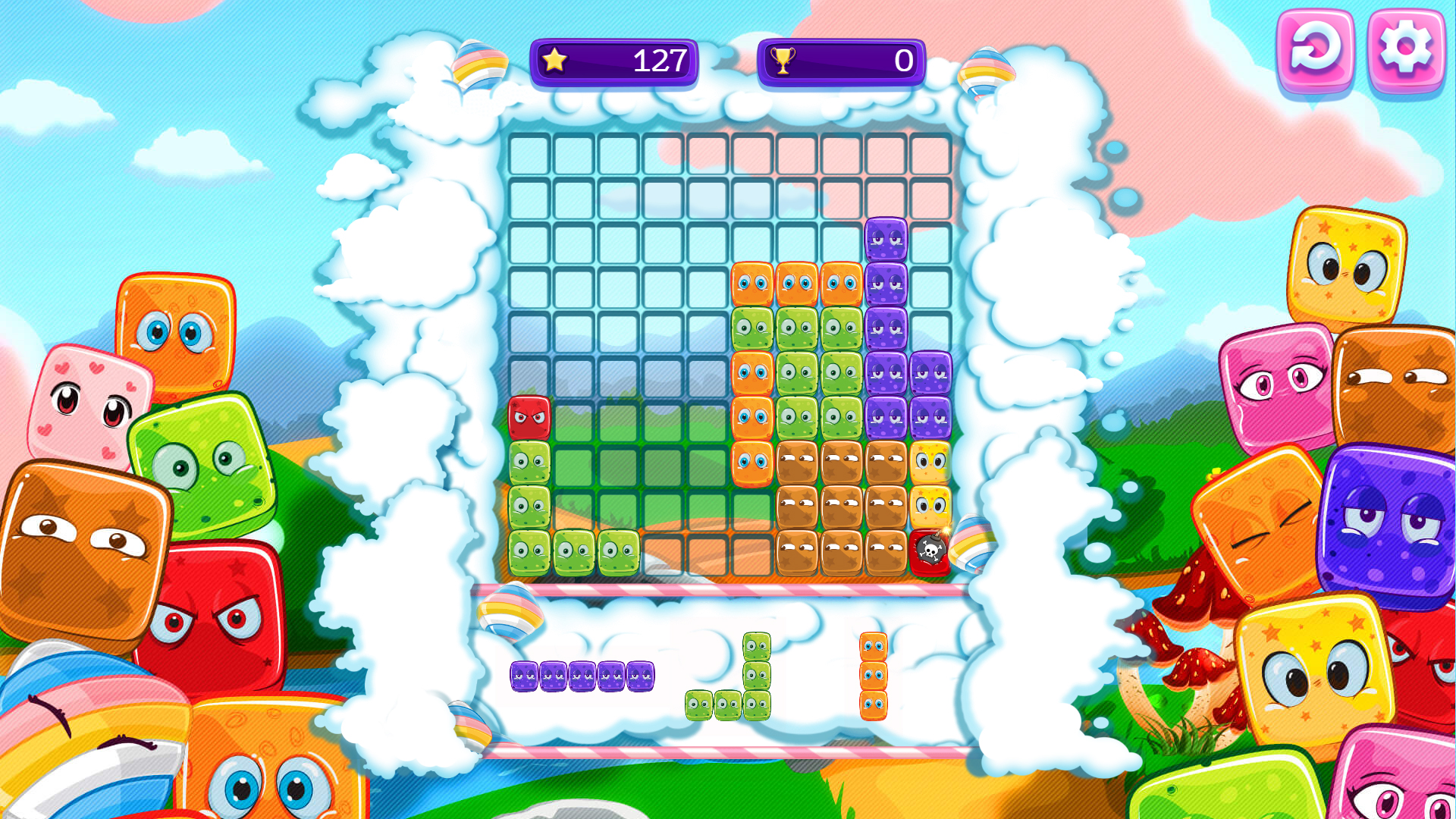The width and height of the screenshot is (1456, 819).
Task: Click the striped candy near the top-left board edge
Action: click(479, 64)
